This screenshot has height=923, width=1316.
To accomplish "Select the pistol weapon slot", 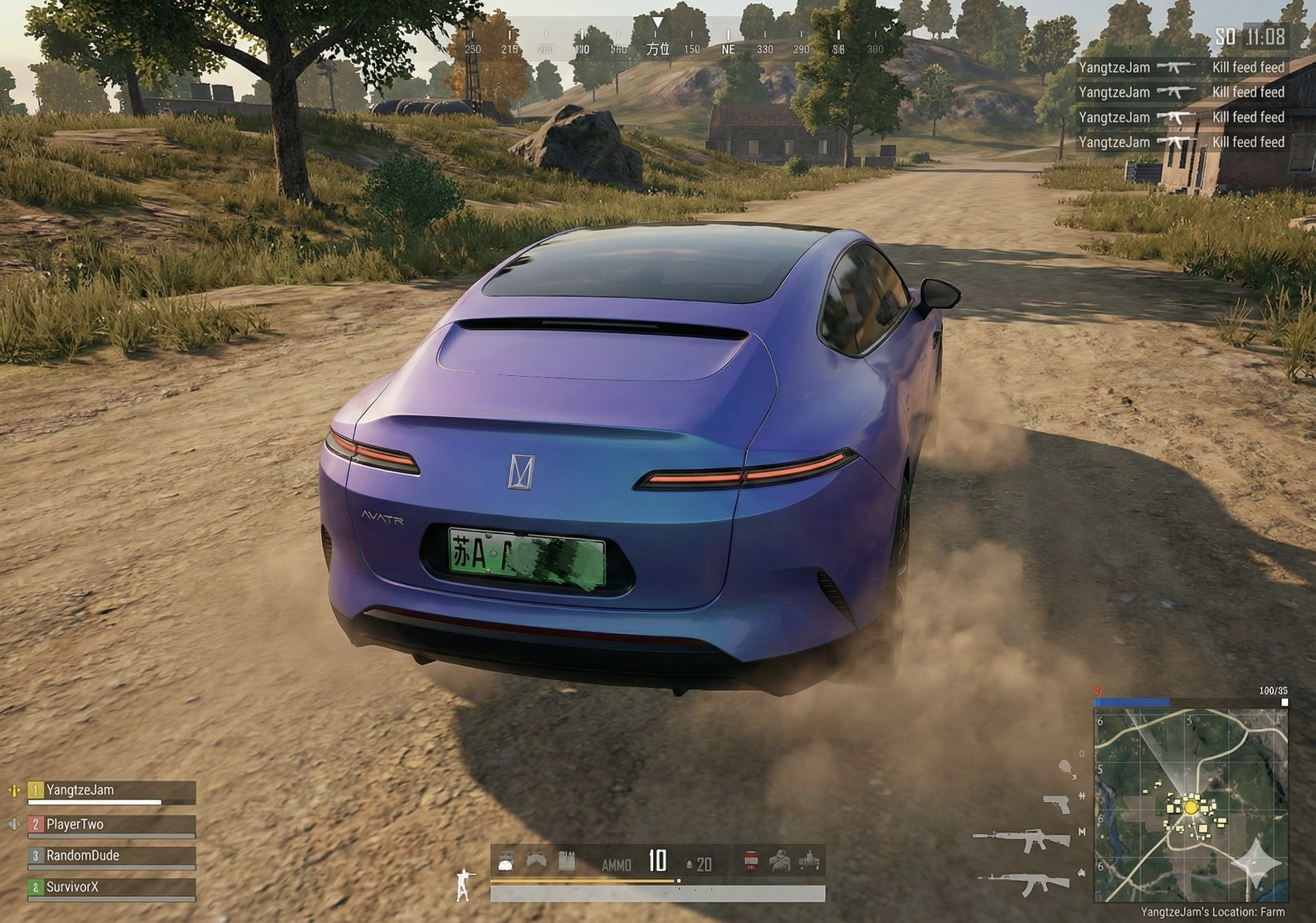I will [x=1056, y=804].
